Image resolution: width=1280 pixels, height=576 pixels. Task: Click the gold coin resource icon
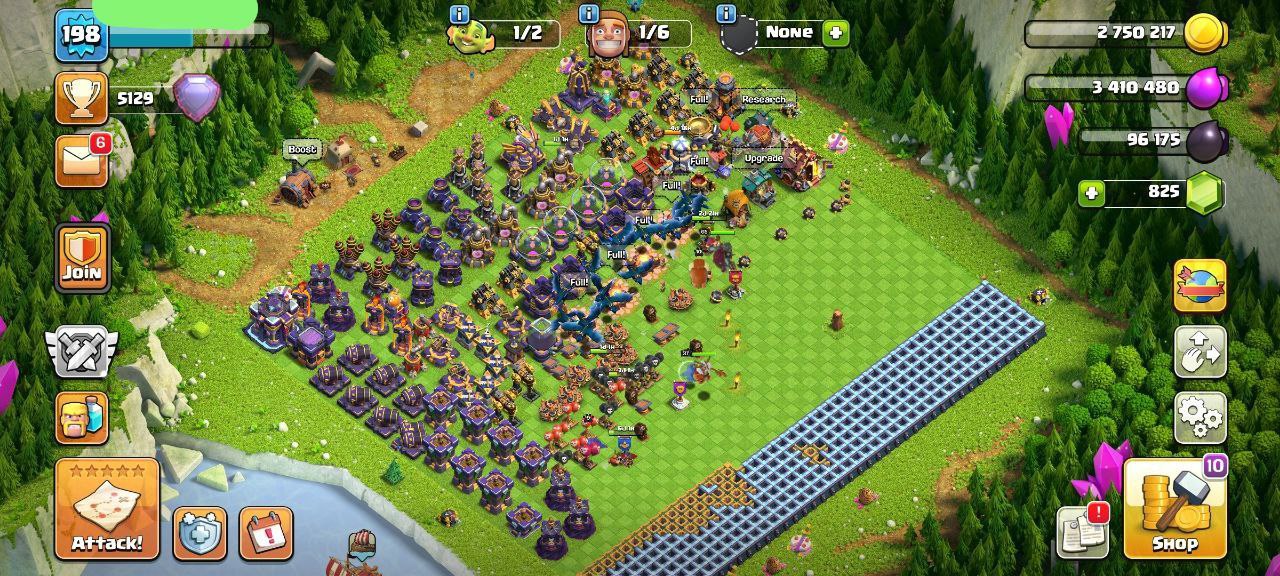(1204, 33)
